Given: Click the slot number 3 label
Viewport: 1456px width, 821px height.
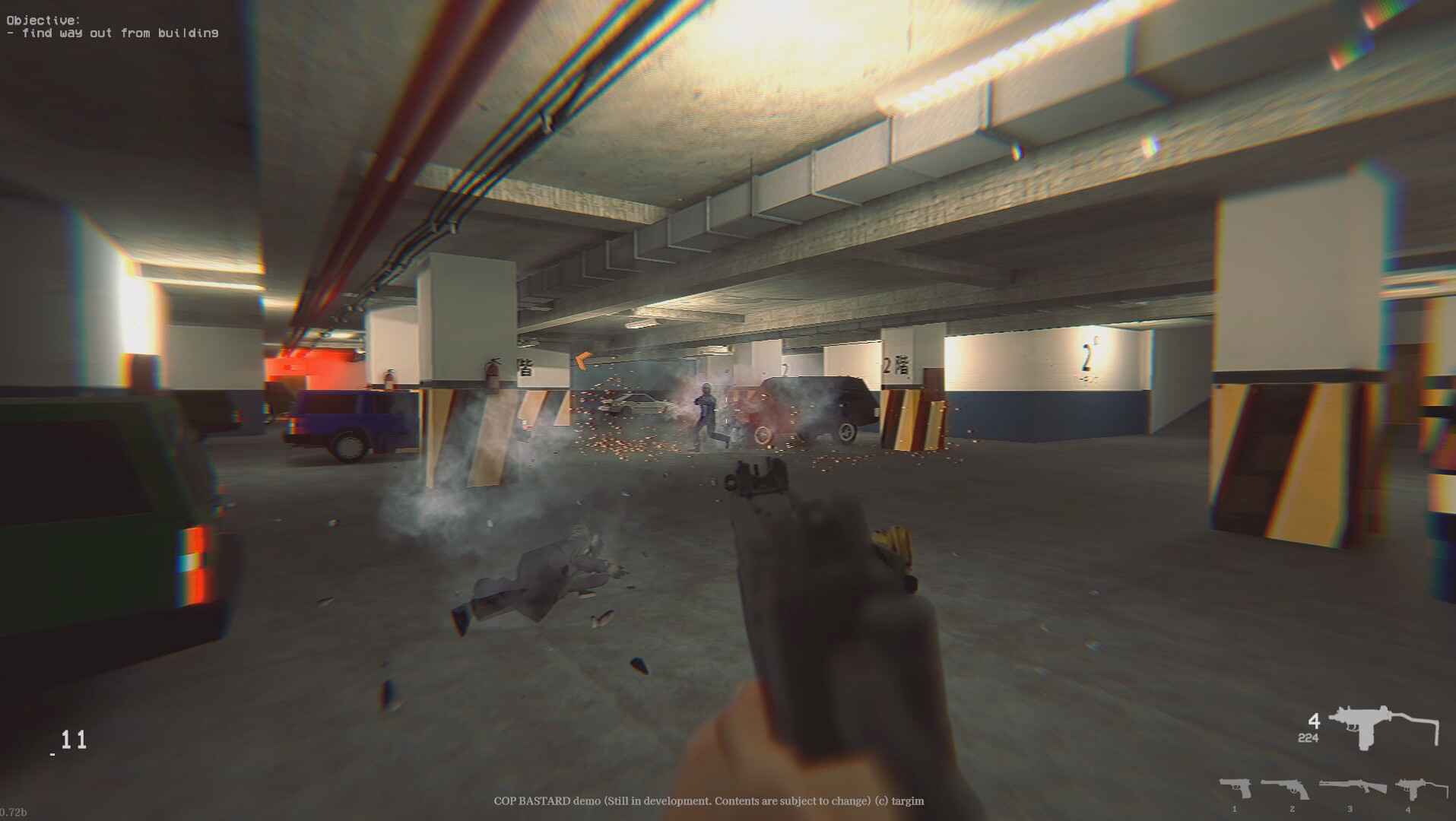Looking at the screenshot, I should coord(1350,808).
